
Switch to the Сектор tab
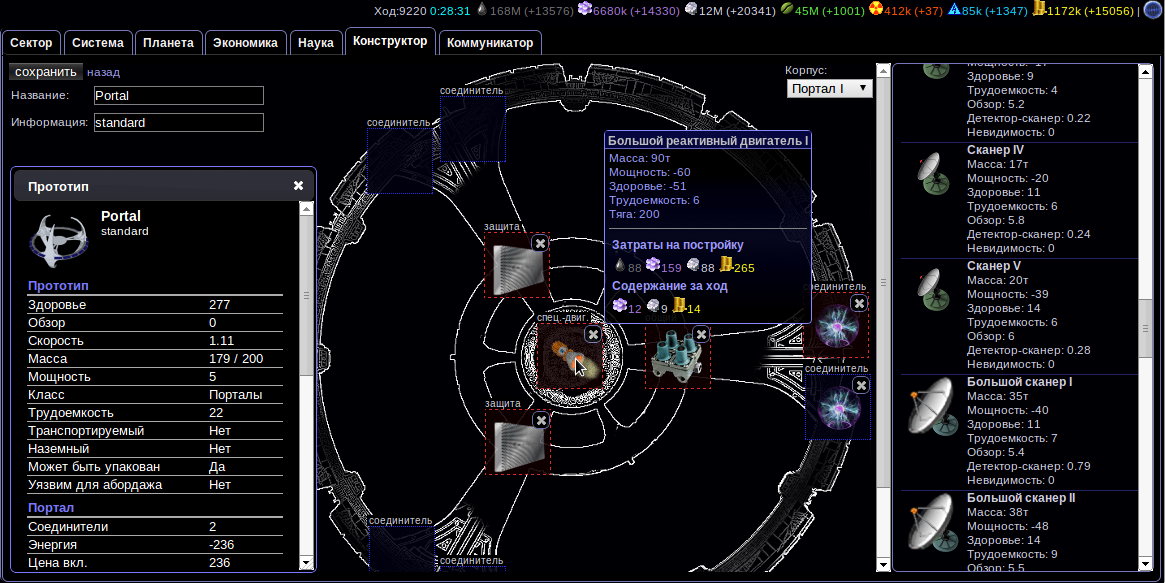pyautogui.click(x=31, y=43)
